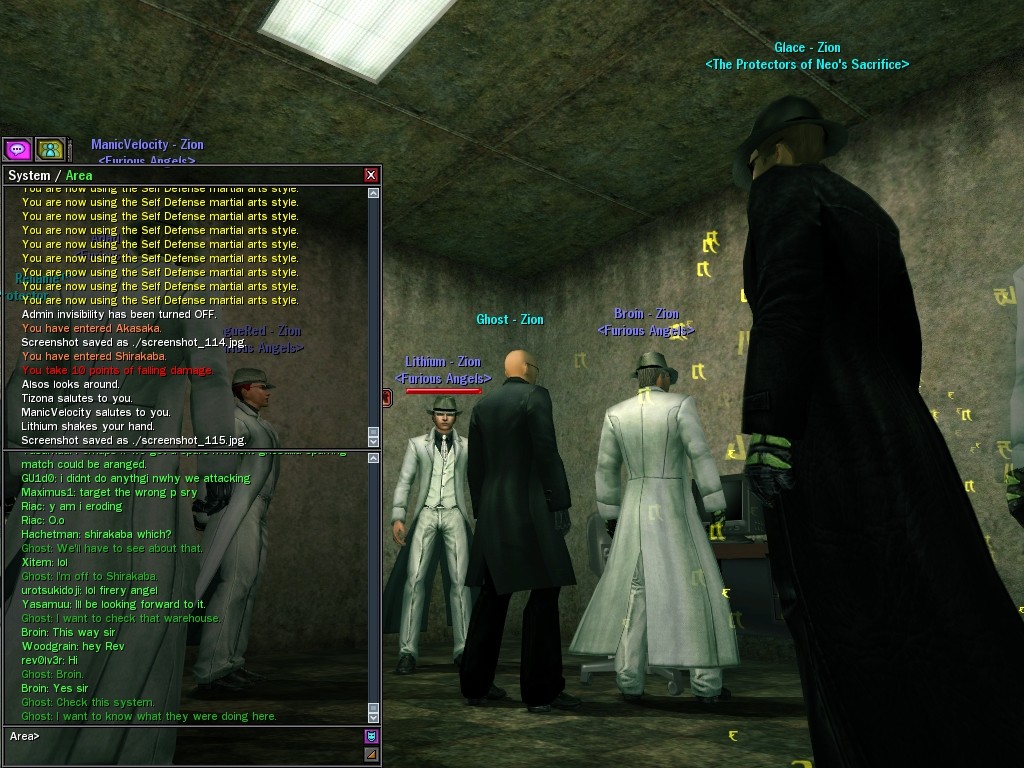
Task: Close the System / Area chat window
Action: coord(371,175)
